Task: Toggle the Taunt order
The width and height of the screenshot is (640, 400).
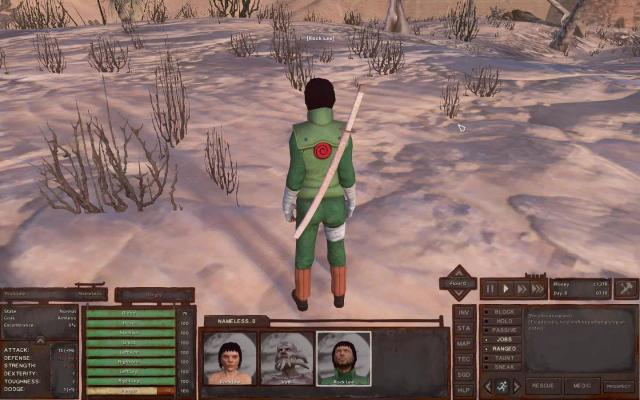Action: (x=501, y=358)
